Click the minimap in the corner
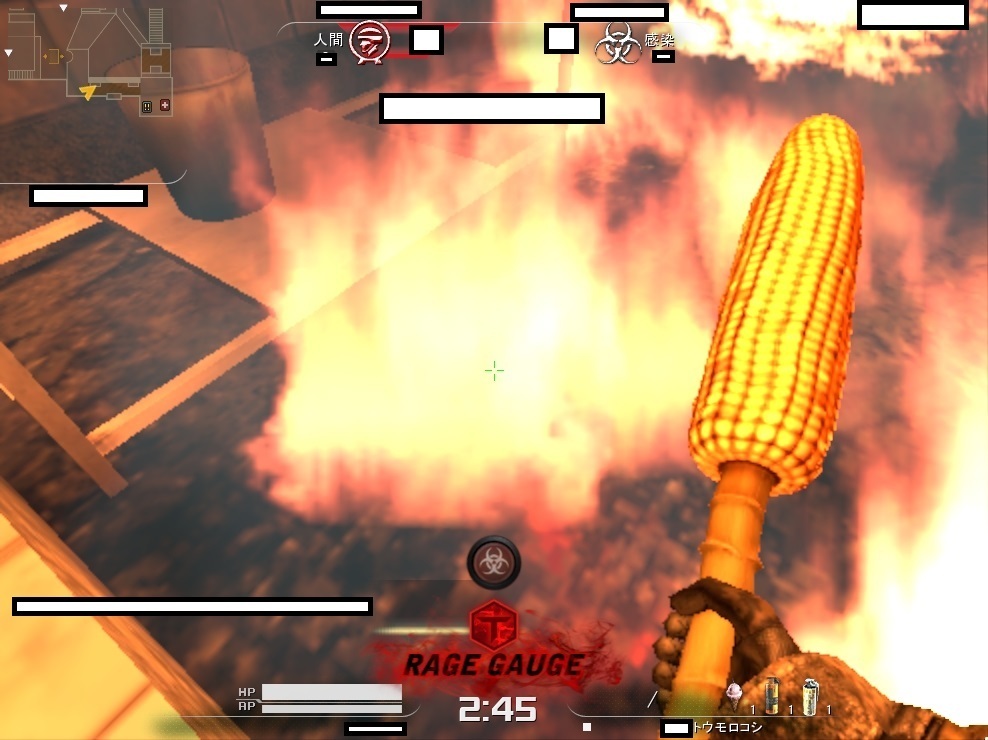The image size is (988, 740). tap(90, 62)
